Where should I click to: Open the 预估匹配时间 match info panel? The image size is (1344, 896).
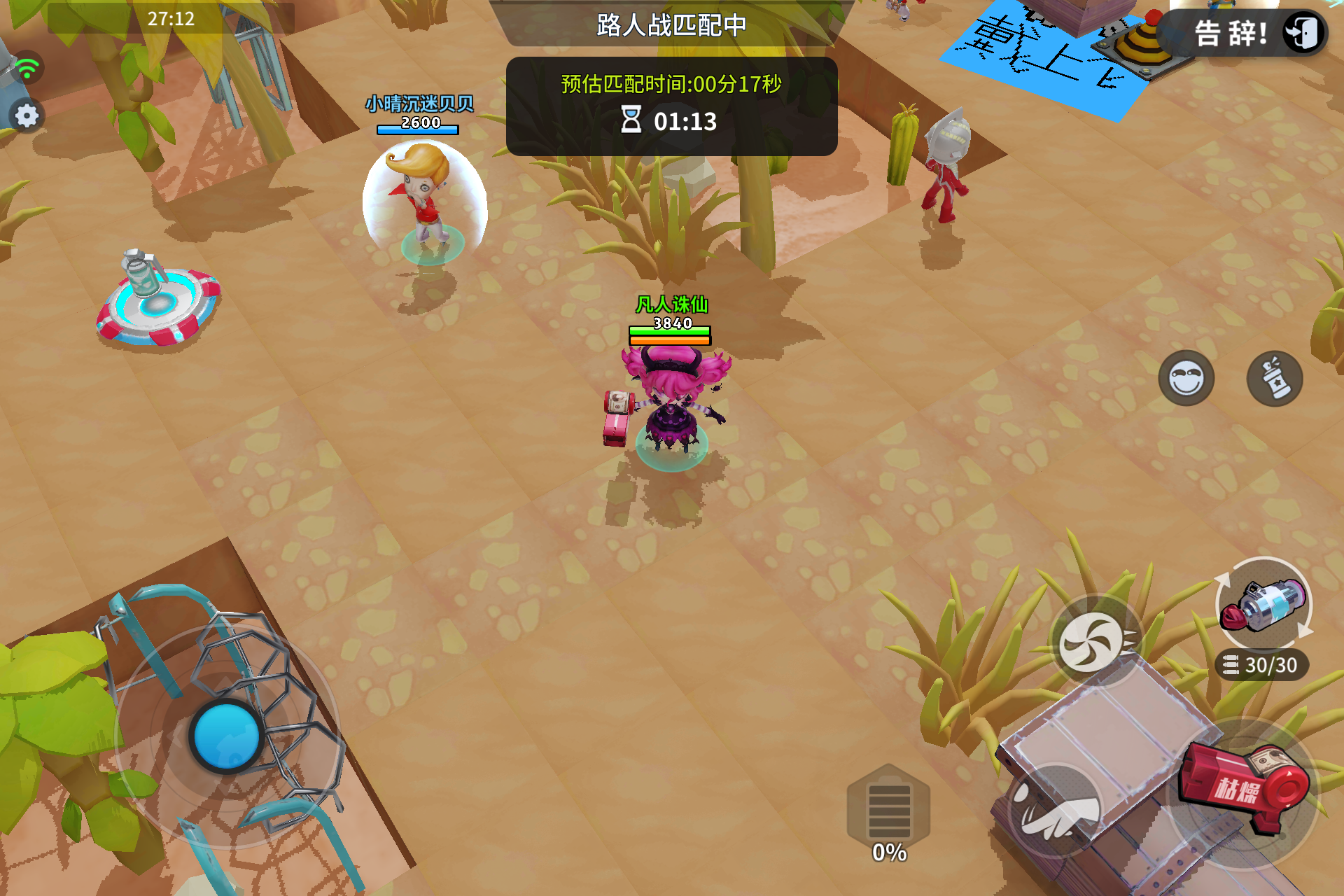(x=670, y=83)
